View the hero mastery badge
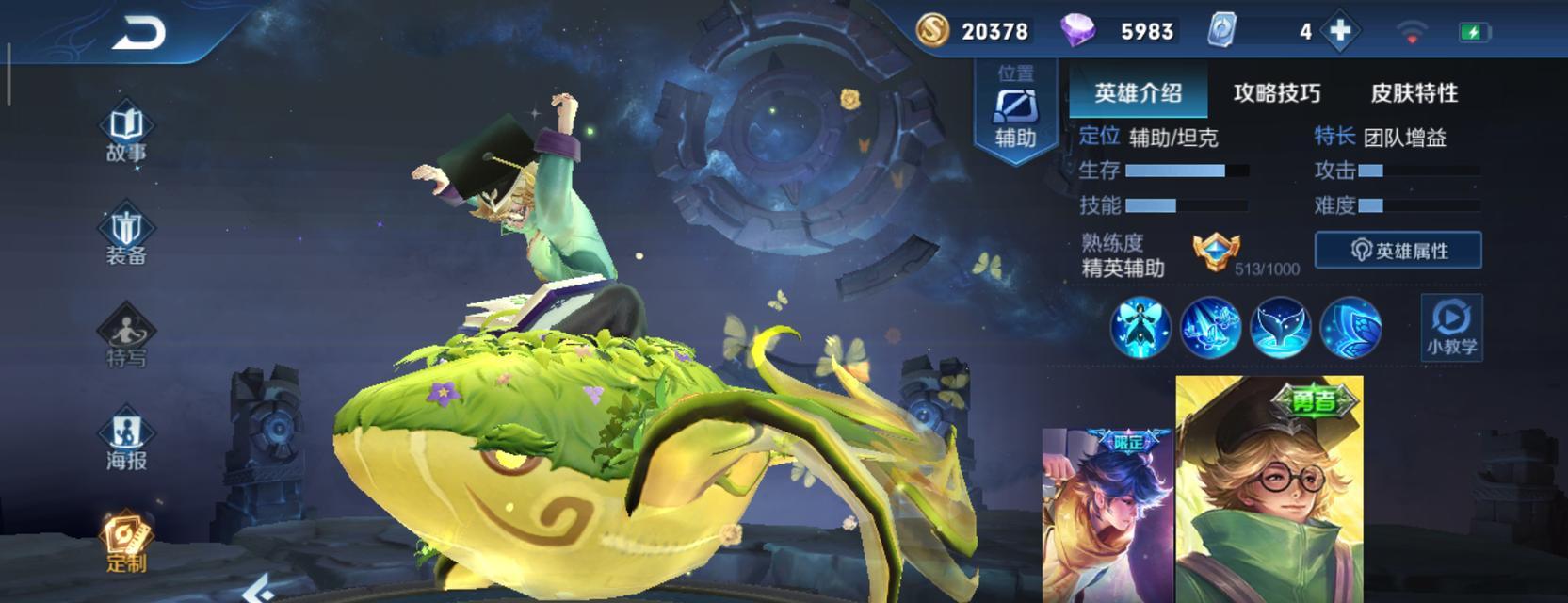 coord(1216,253)
